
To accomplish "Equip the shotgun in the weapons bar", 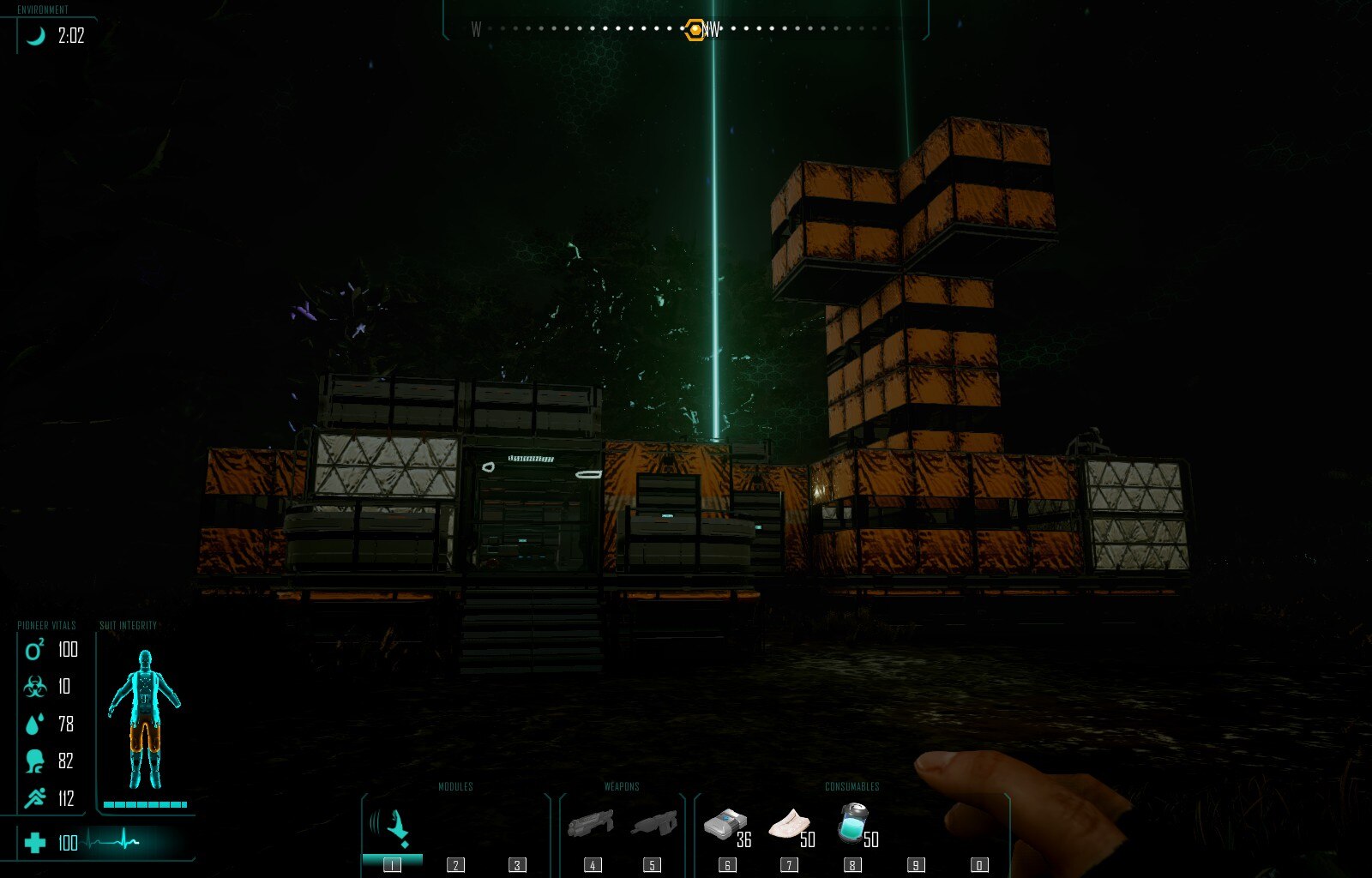I will click(x=591, y=827).
